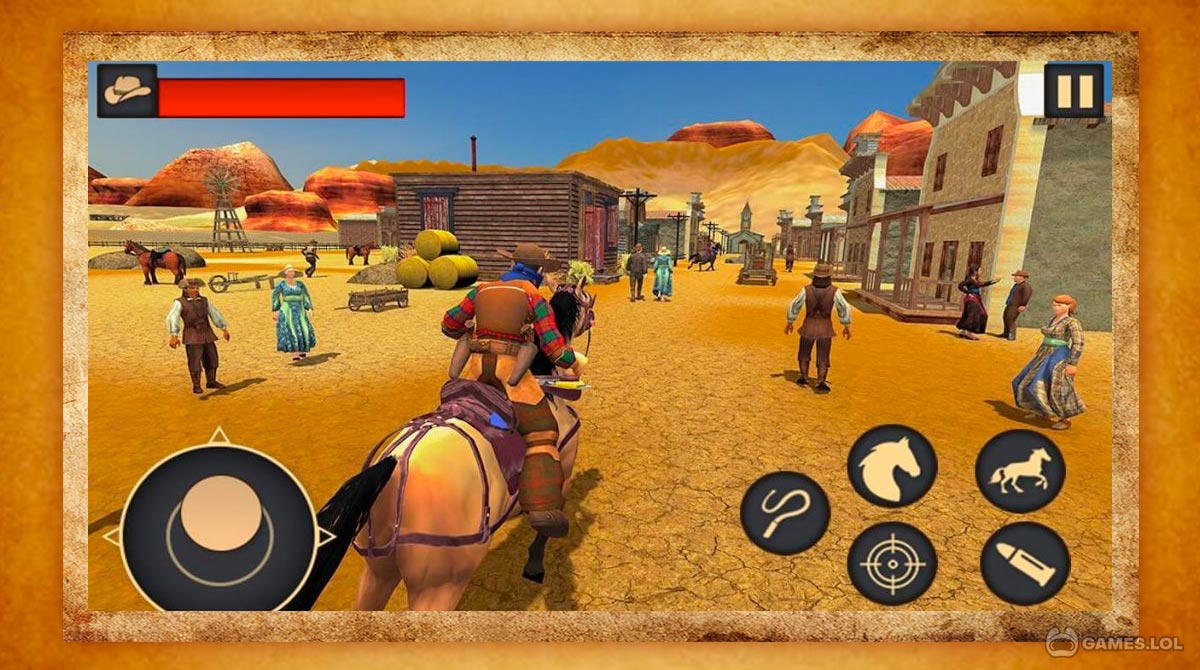1200x670 pixels.
Task: Click the cowboy hat icon
Action: (x=127, y=91)
